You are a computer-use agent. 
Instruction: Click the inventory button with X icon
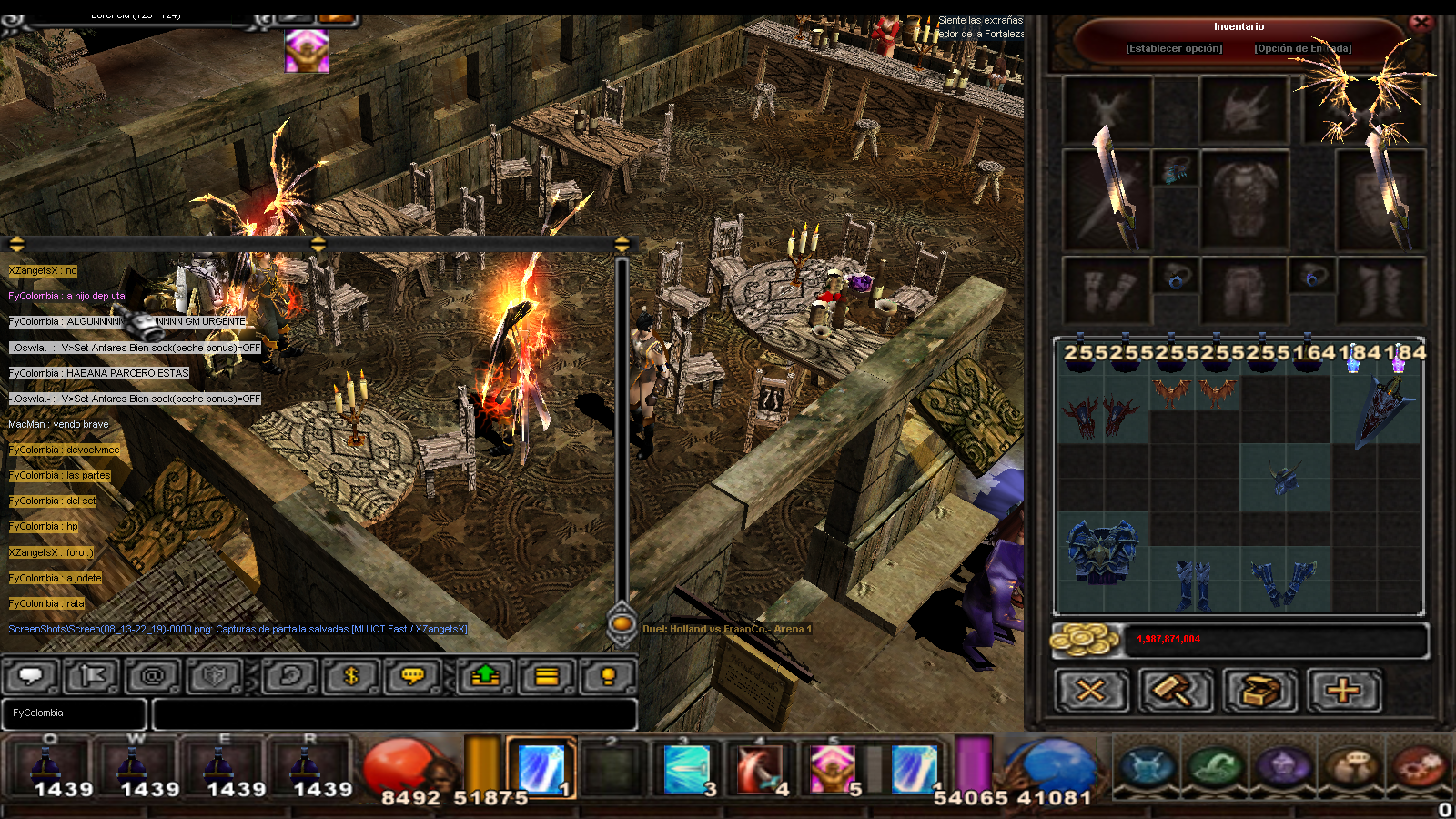click(1091, 691)
